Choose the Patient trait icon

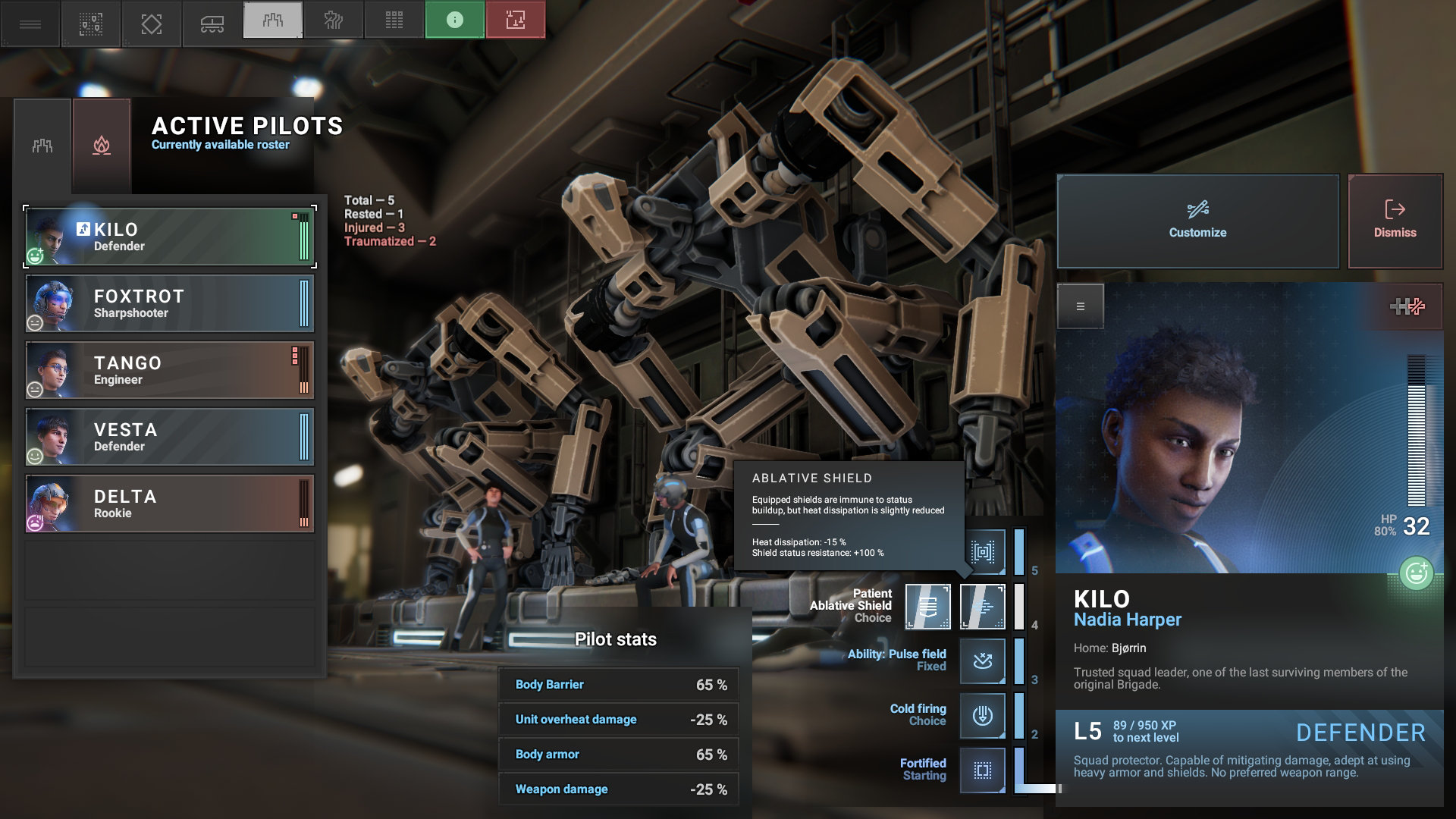[x=927, y=606]
